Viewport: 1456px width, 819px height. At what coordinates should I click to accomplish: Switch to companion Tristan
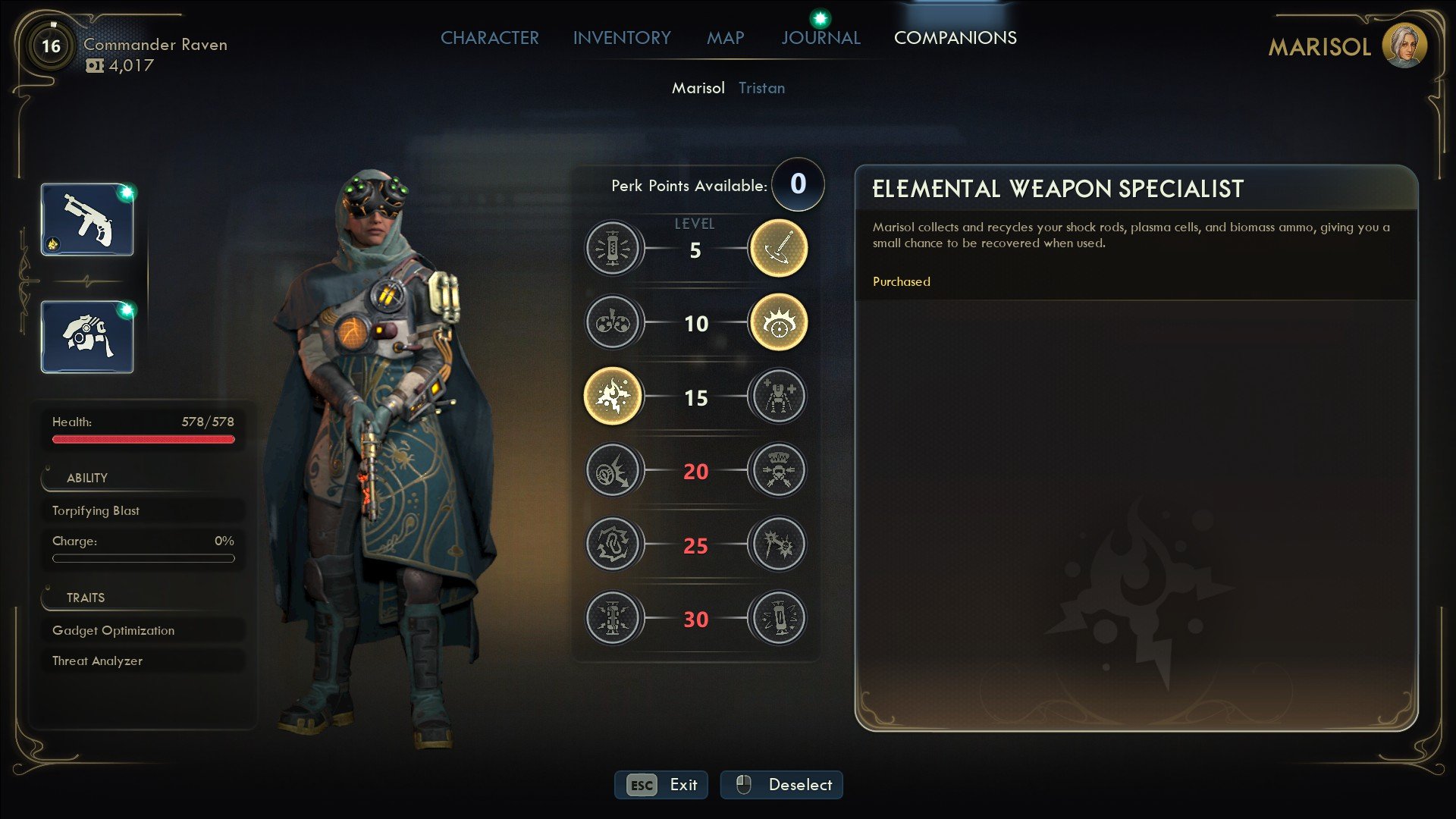[761, 88]
